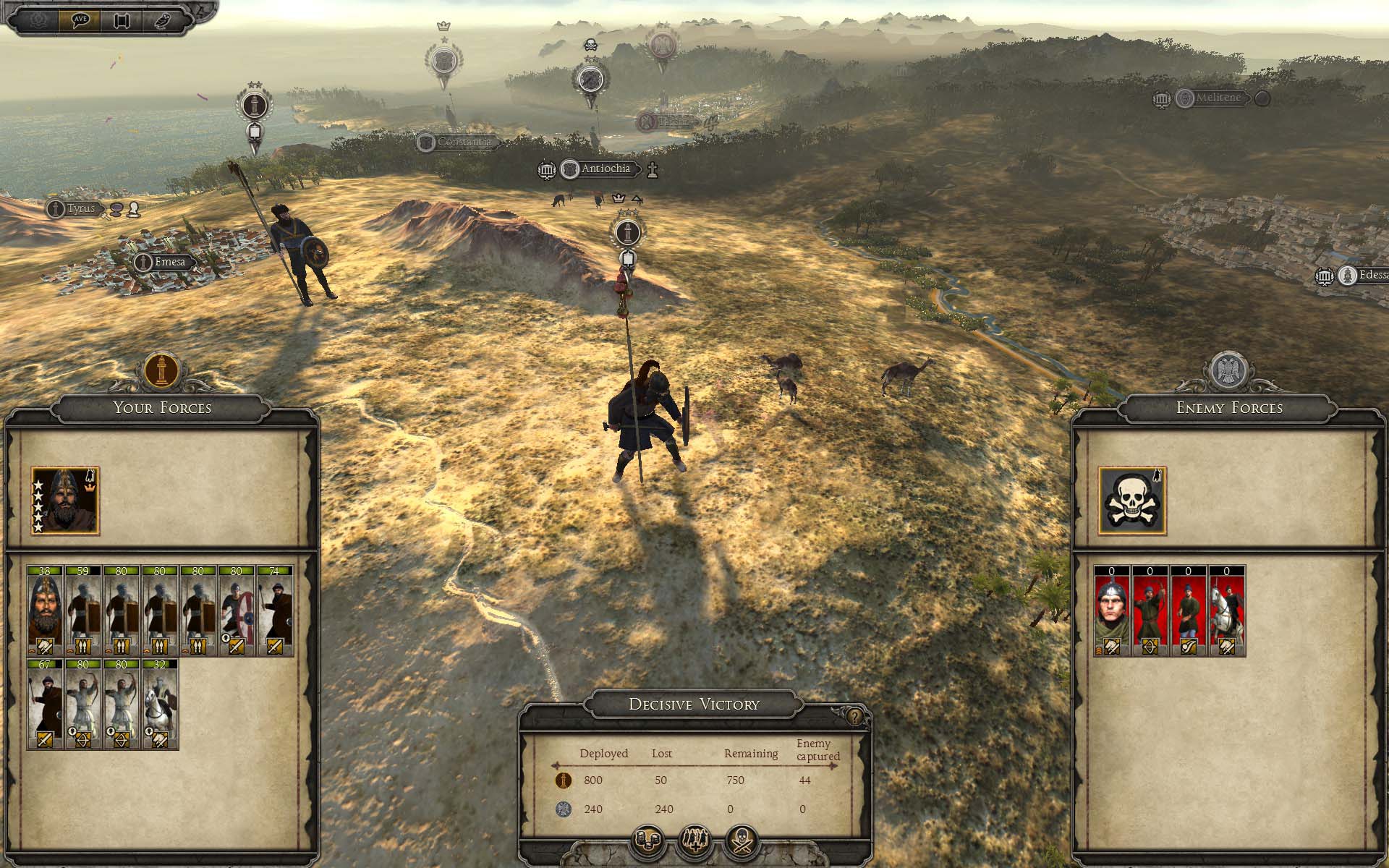Select the enemy helmeted general unit card

pyautogui.click(x=1112, y=611)
